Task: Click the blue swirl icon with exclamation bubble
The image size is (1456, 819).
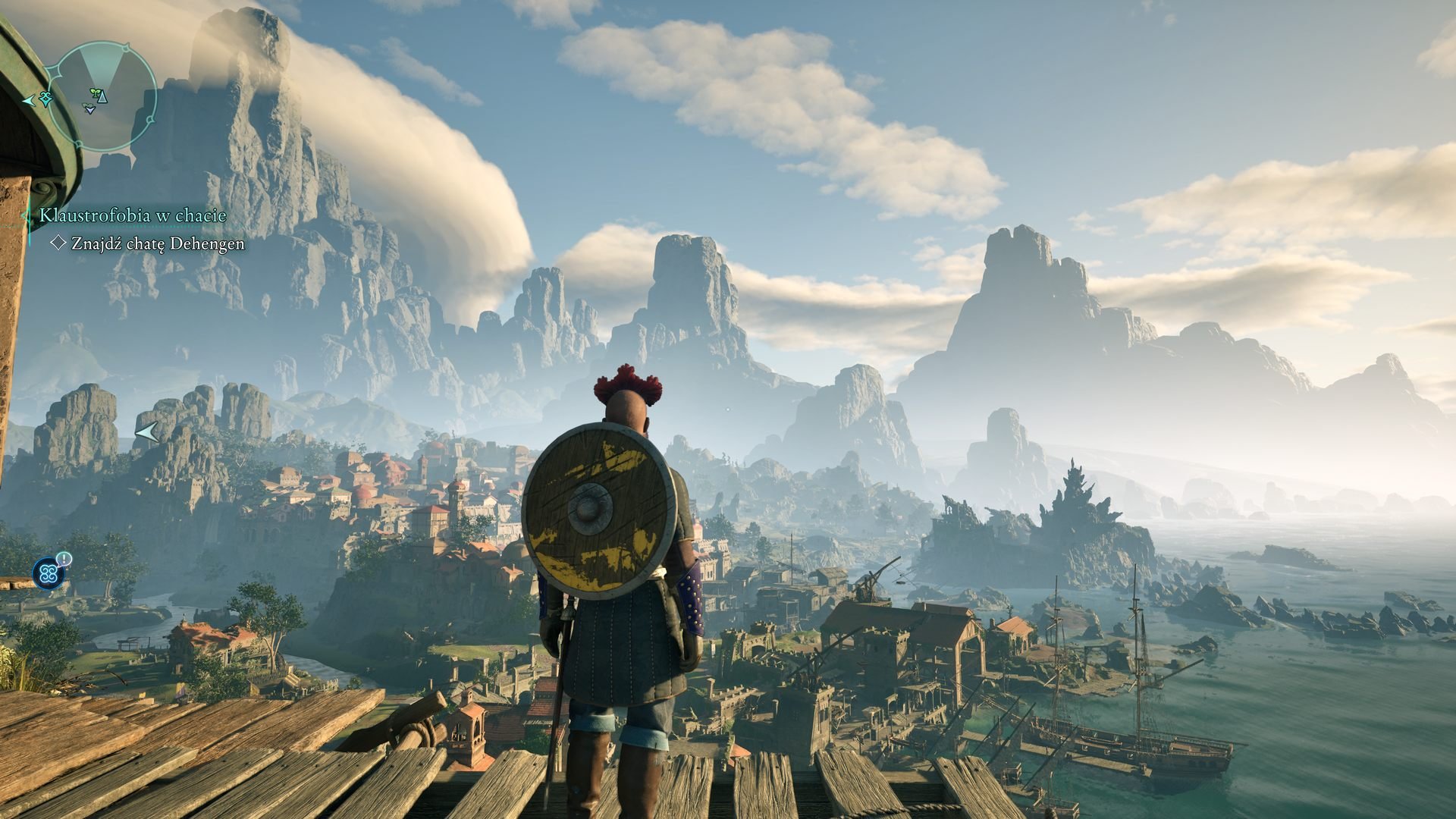Action: point(49,572)
